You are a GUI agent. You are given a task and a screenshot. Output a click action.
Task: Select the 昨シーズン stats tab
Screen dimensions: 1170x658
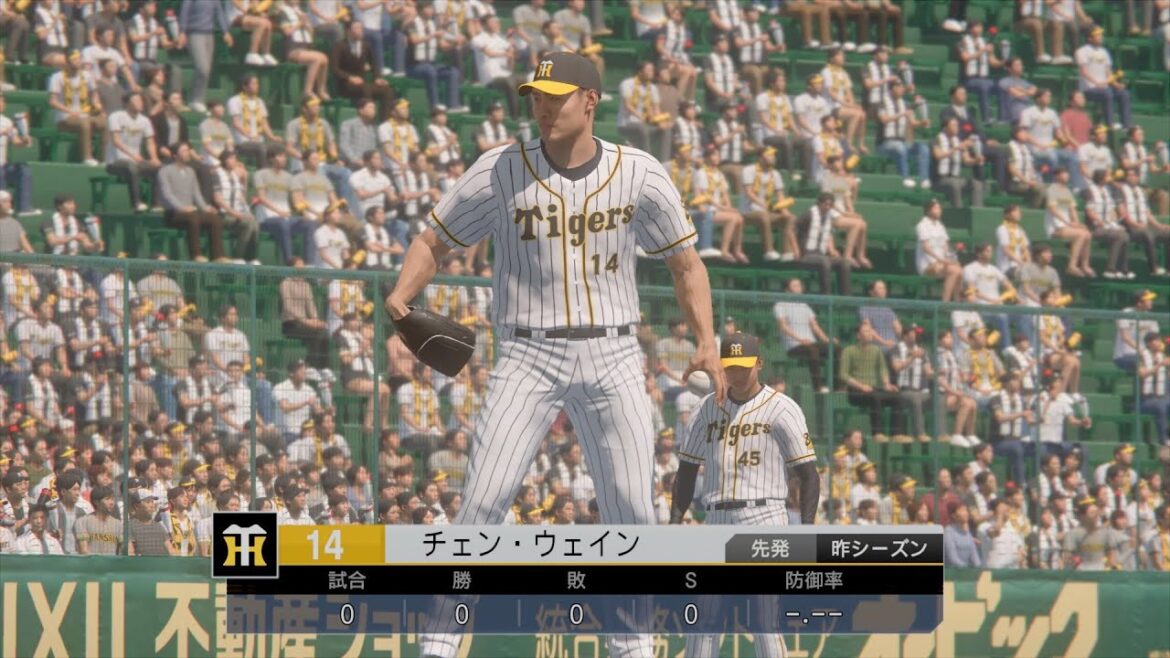[x=879, y=547]
